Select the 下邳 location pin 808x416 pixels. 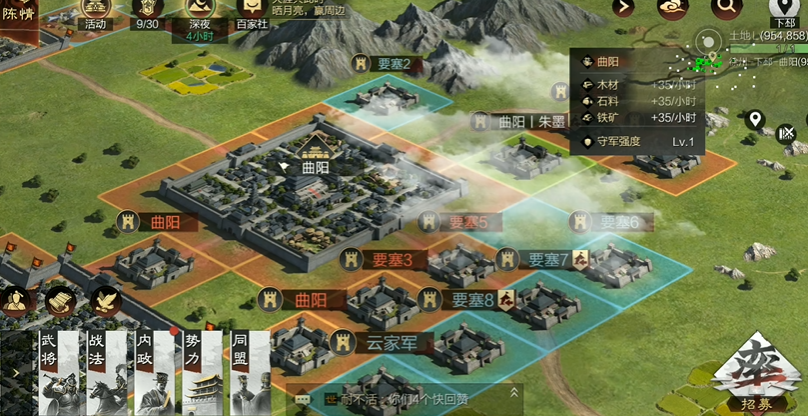784,10
